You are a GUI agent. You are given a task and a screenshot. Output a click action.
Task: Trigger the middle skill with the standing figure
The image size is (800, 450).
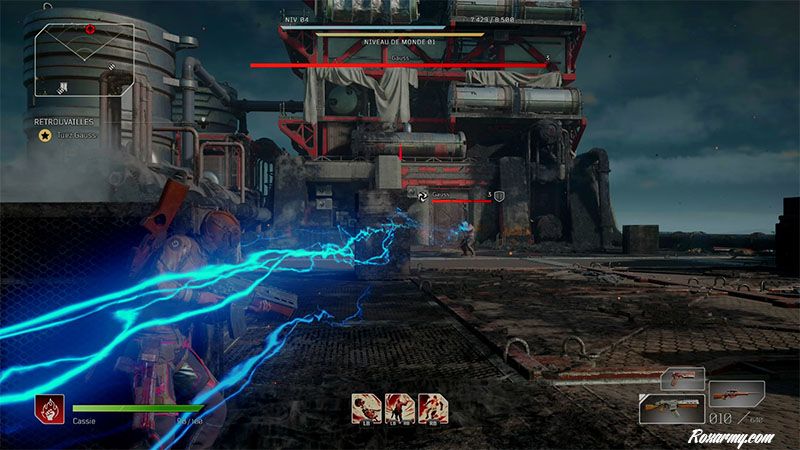pyautogui.click(x=399, y=407)
